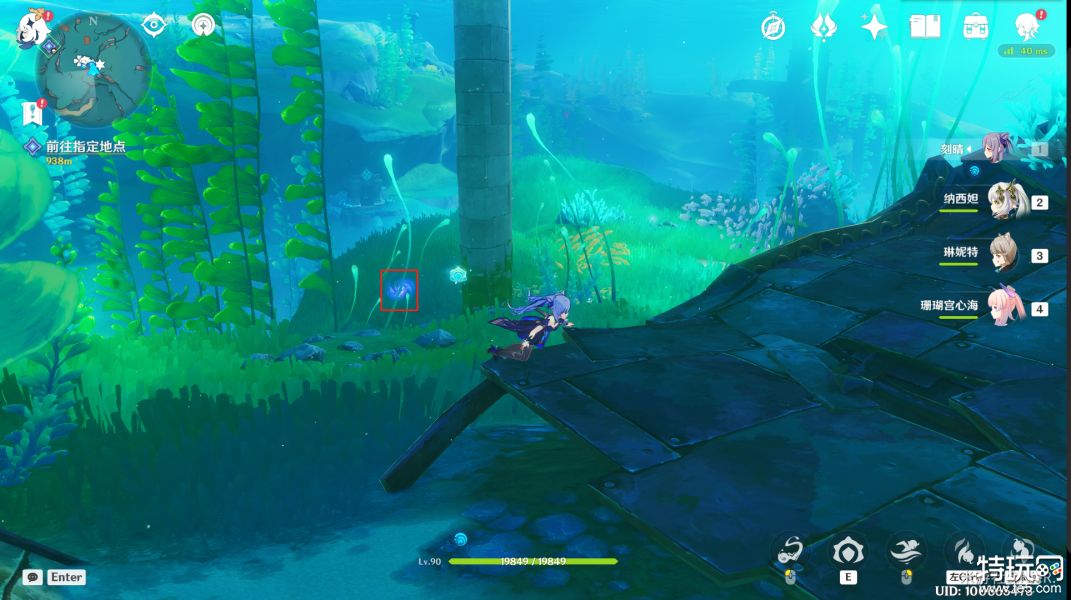Screen dimensions: 1071x600
Task: Activate the sea-creature underwater ability icon
Action: (x=791, y=549)
